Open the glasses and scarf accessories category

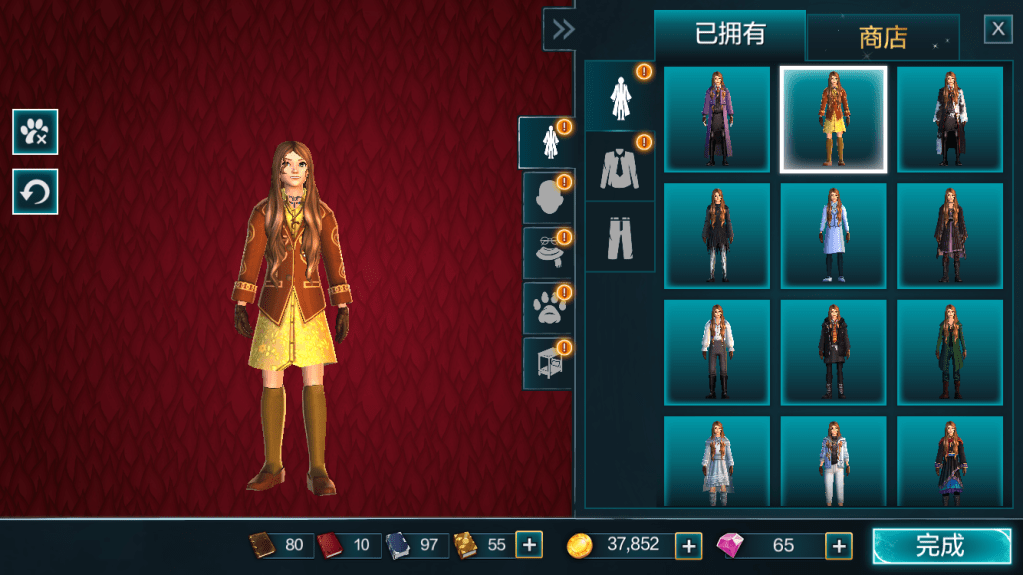(547, 253)
